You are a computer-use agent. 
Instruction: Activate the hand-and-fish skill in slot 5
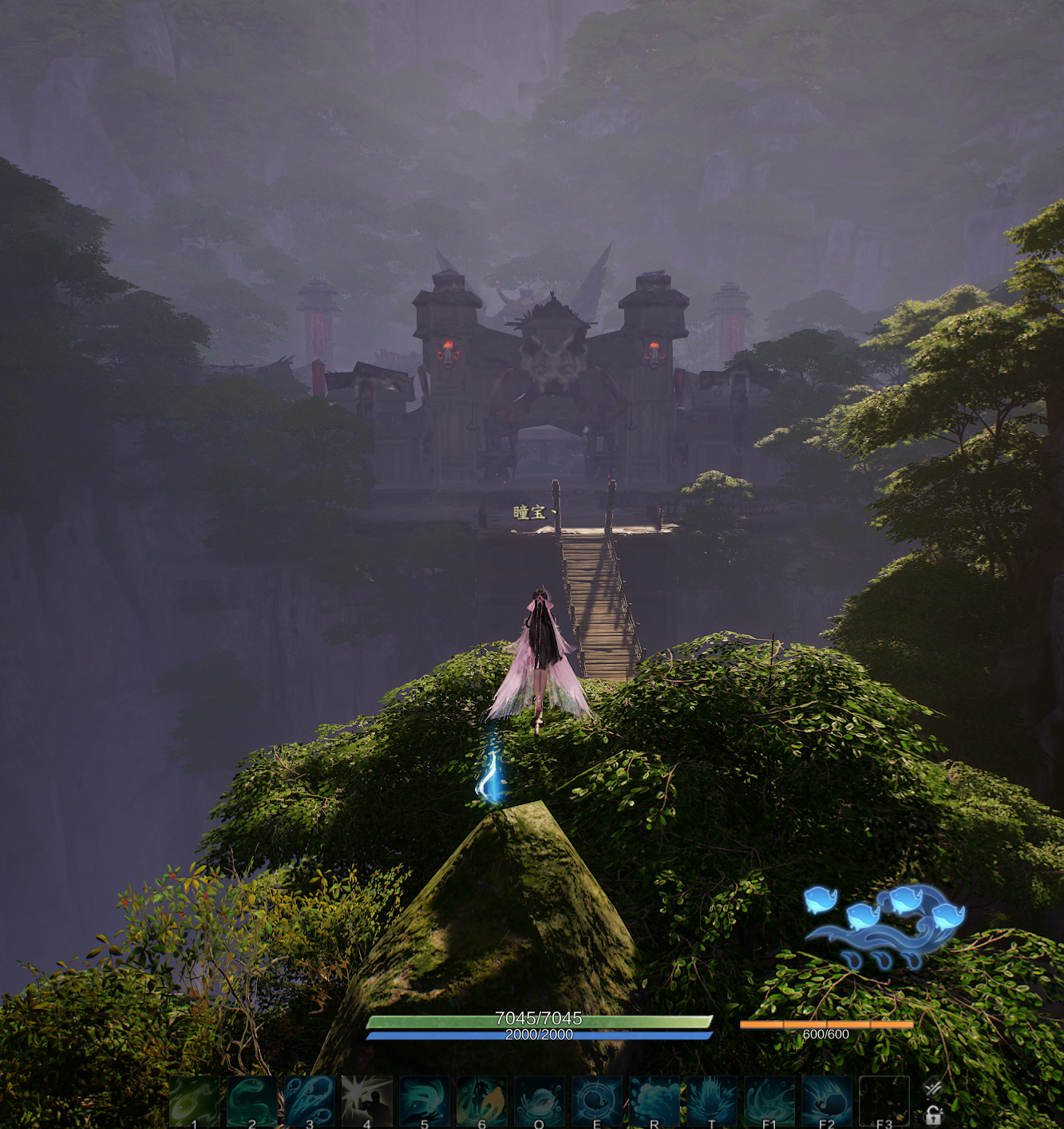424,1102
